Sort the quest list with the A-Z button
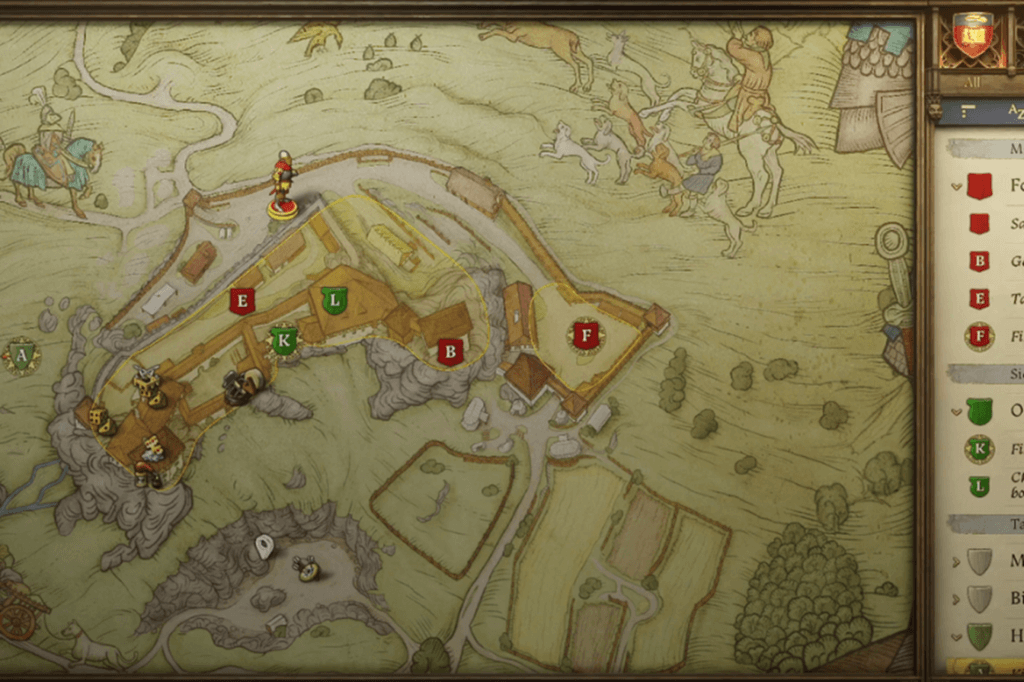1024x682 pixels. tap(1010, 111)
